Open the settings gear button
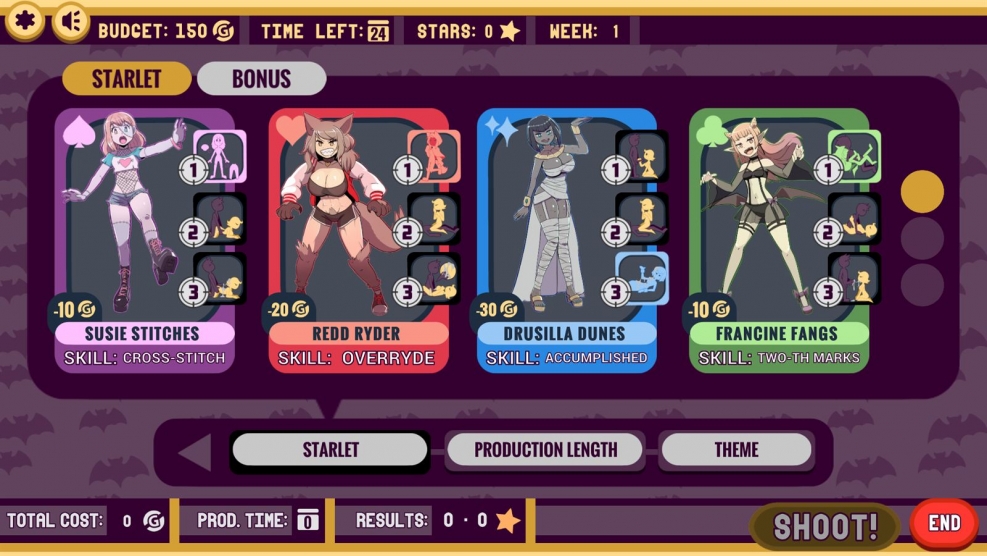The width and height of the screenshot is (987, 556). [x=24, y=21]
